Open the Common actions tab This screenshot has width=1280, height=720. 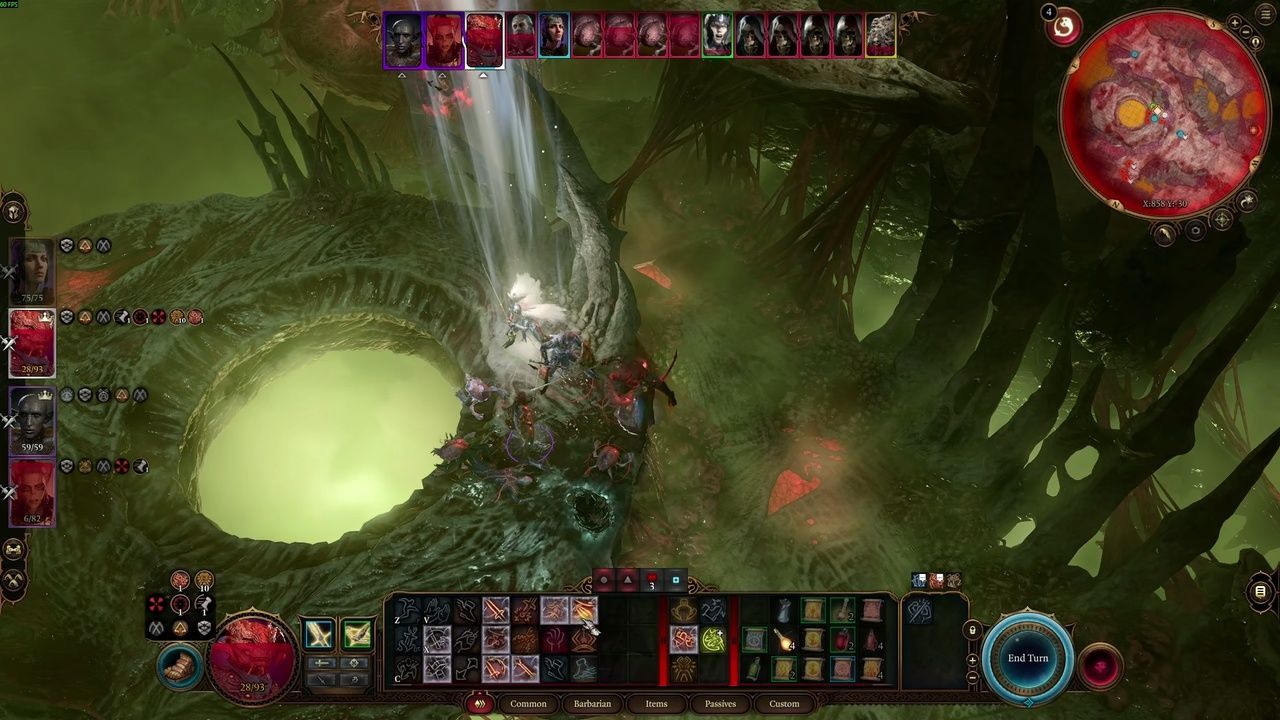[x=528, y=704]
